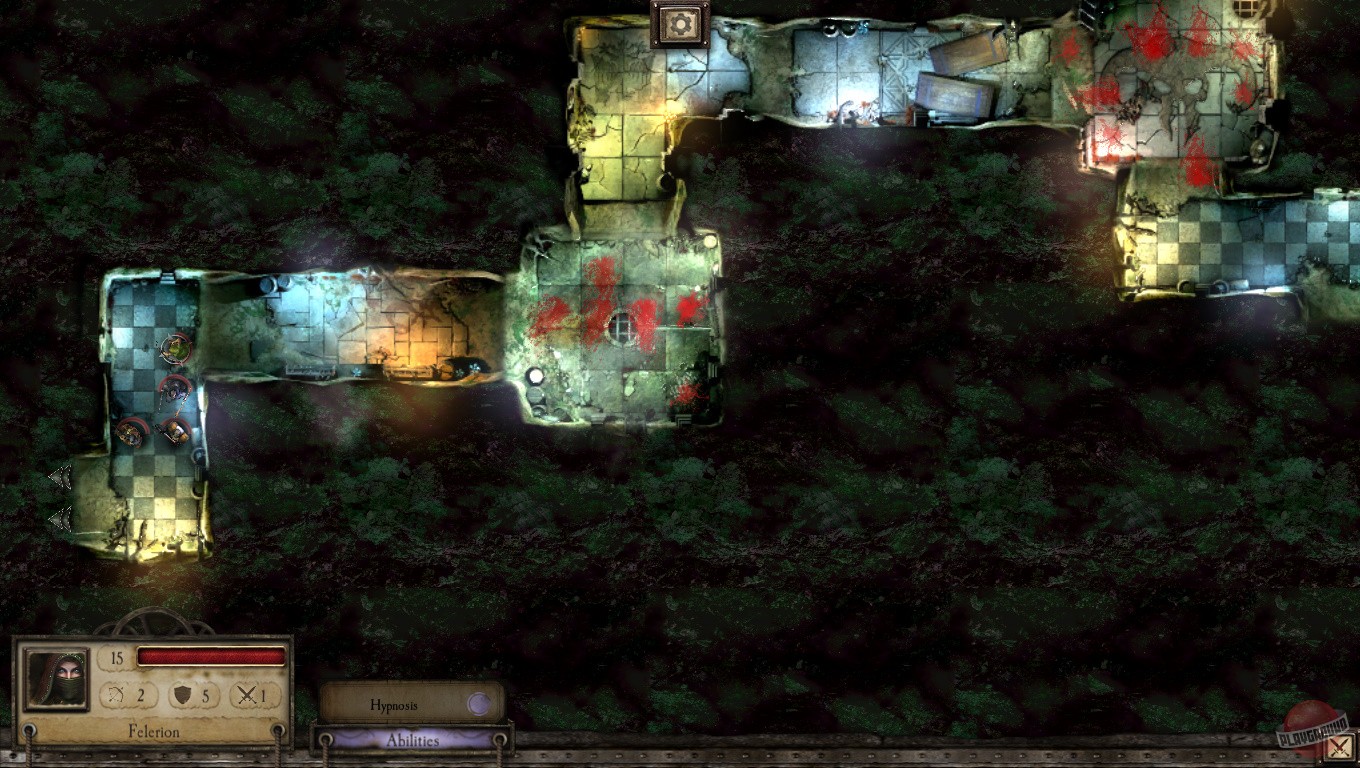Click the movement value 15 badge

point(118,657)
